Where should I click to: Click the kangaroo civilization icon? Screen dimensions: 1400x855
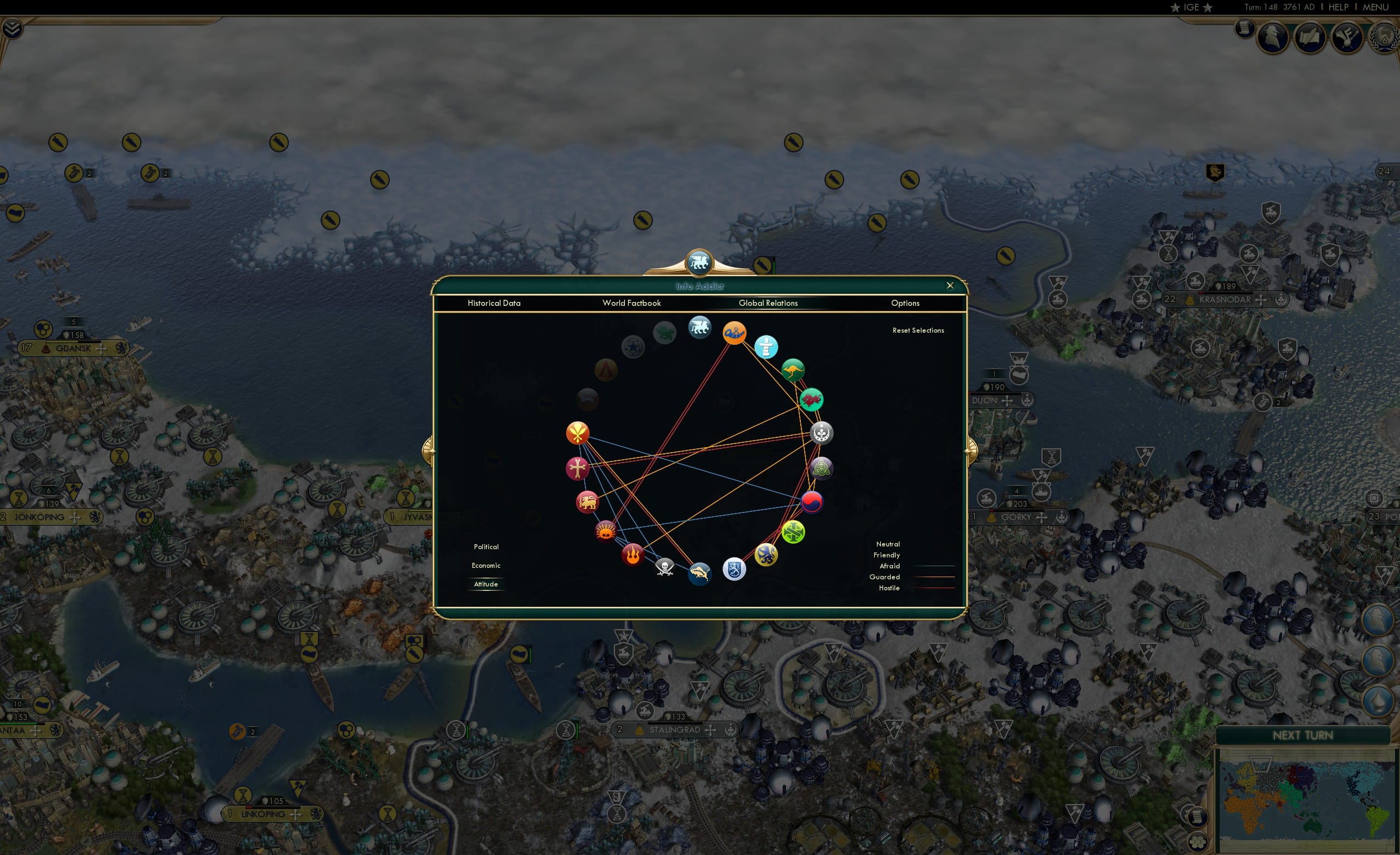793,371
